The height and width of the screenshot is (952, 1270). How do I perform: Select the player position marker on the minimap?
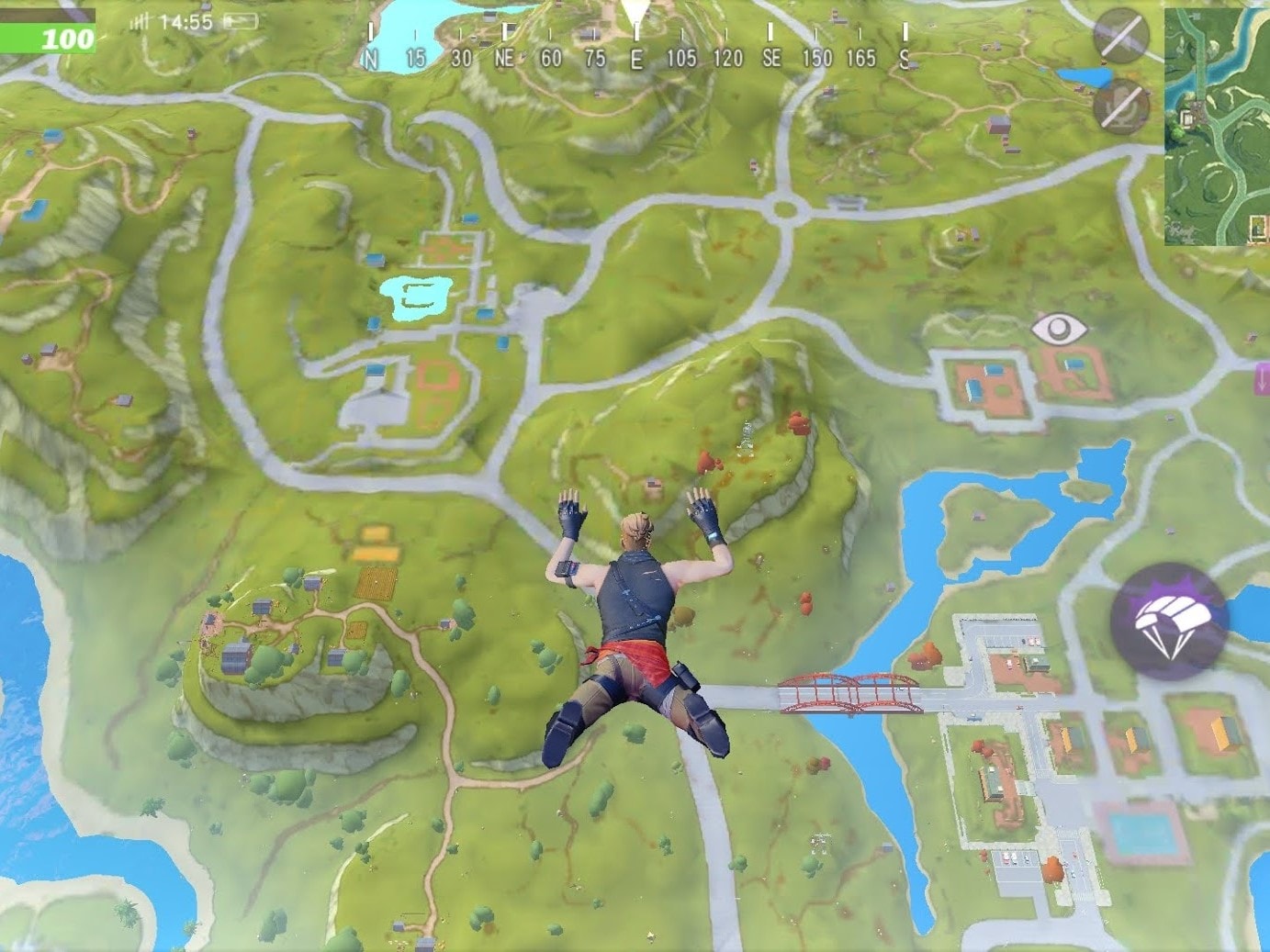pos(1197,16)
